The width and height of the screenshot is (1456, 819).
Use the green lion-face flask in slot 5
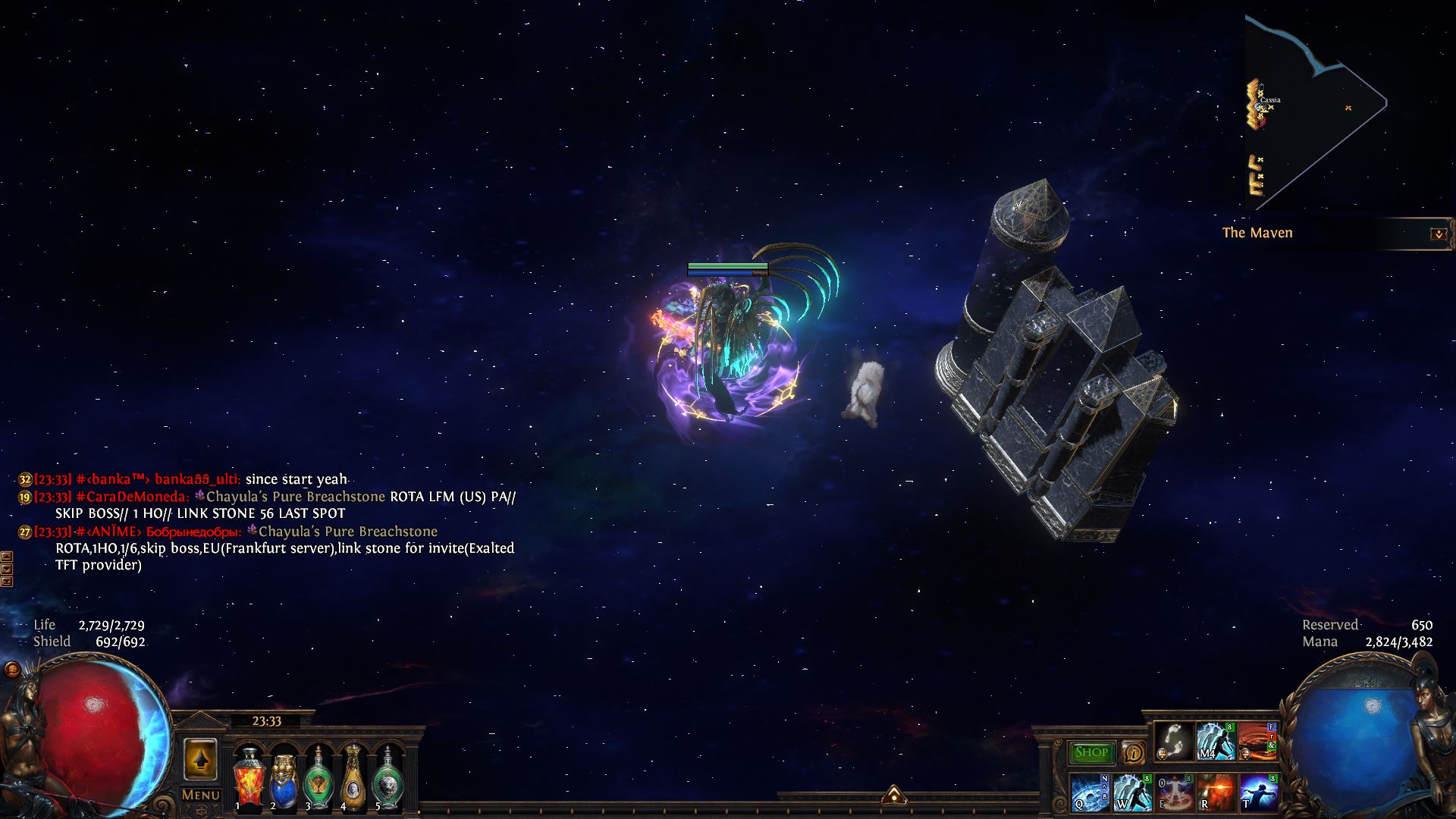pos(388,778)
